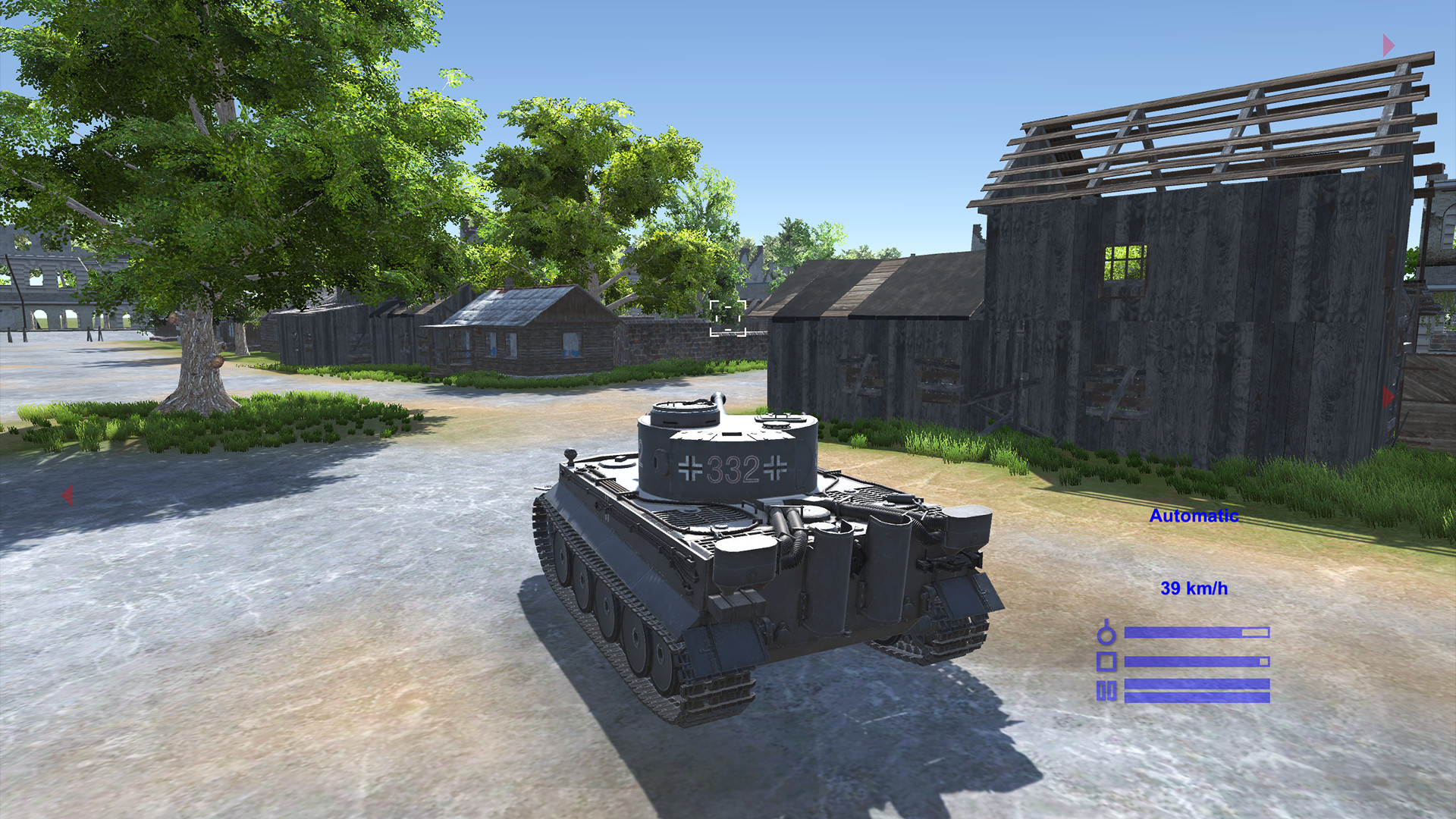Expand the ammo status bar
The height and width of the screenshot is (819, 1456).
[1197, 661]
